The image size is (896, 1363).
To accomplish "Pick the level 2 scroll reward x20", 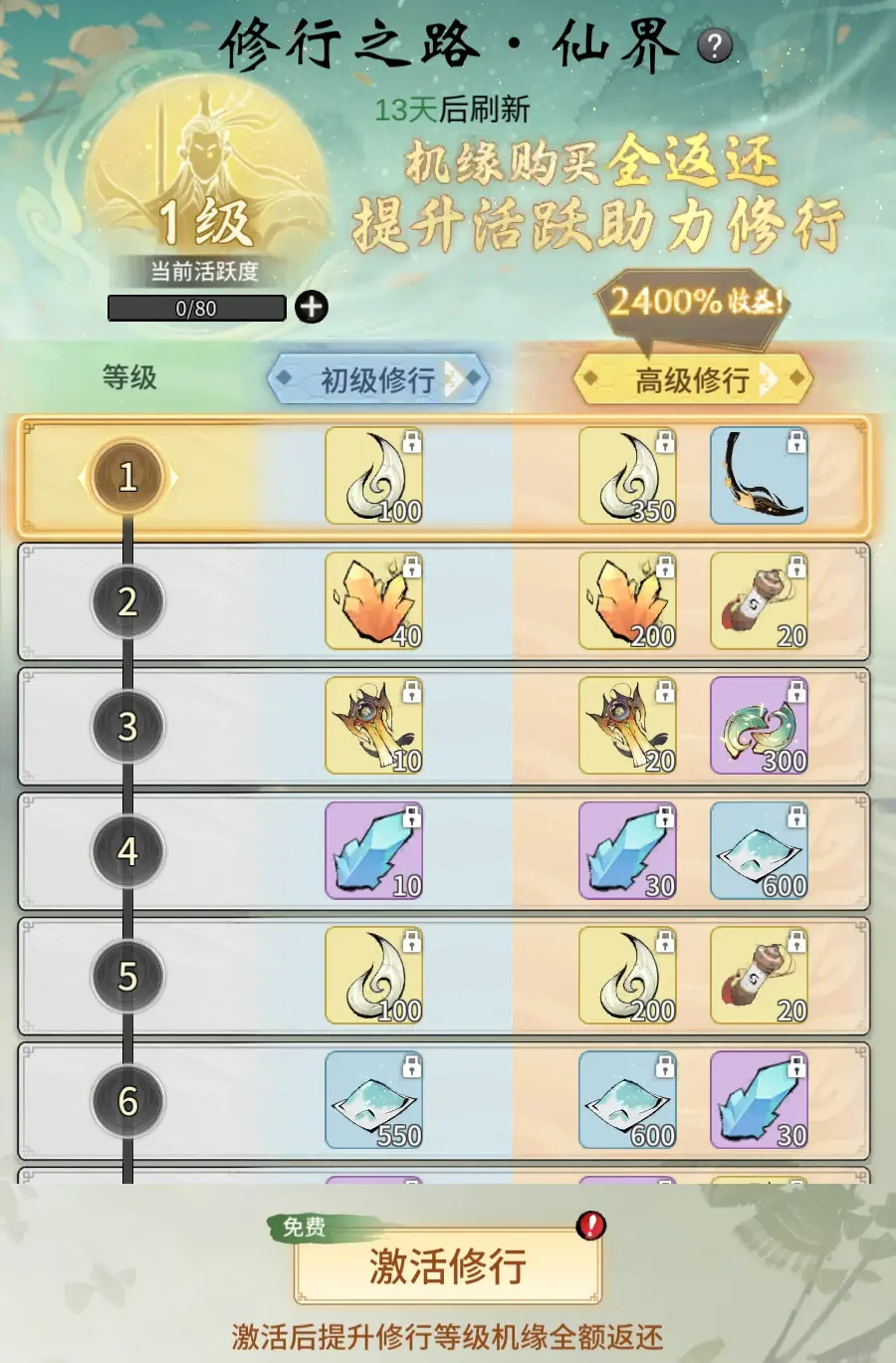I will point(759,601).
